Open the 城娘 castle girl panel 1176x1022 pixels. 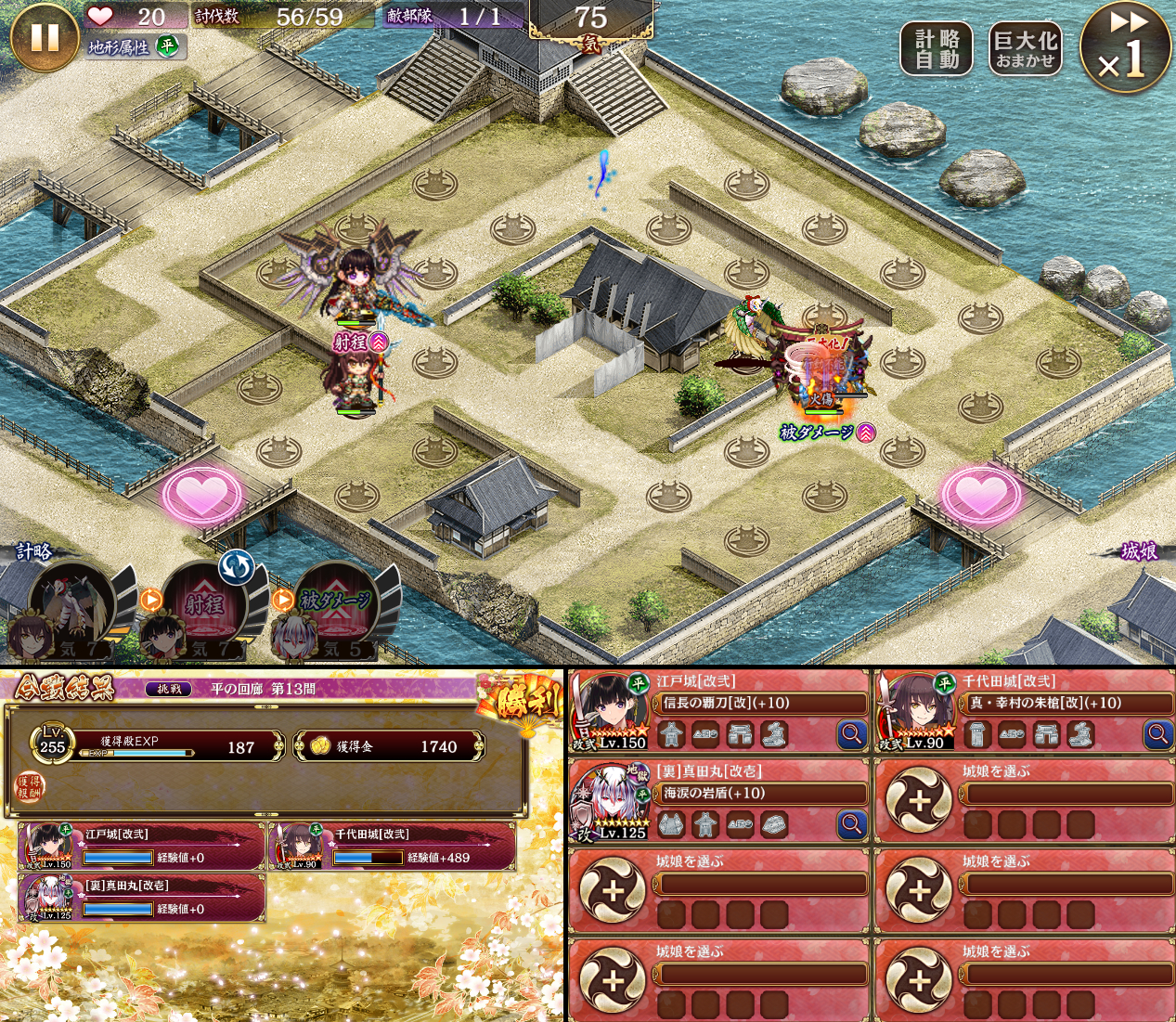pos(1138,551)
